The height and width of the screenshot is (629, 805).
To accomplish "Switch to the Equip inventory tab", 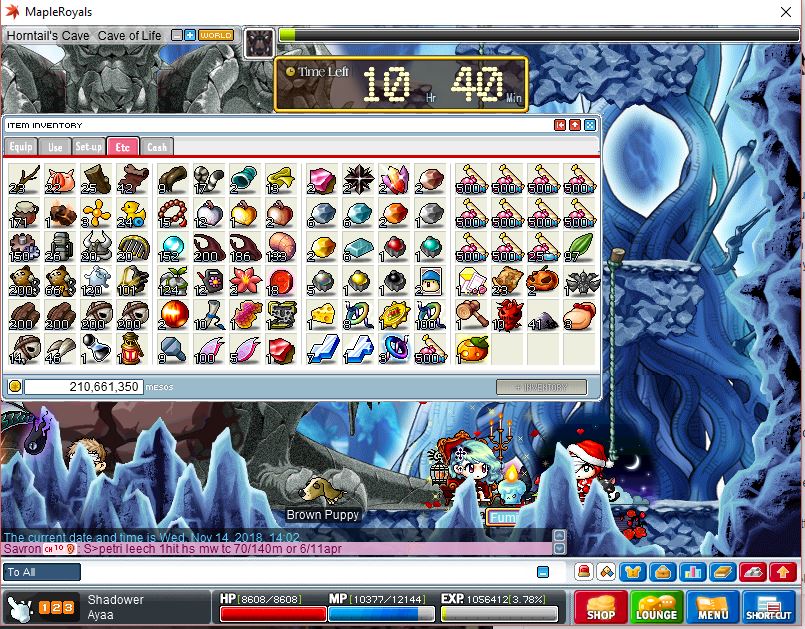I will tap(20, 147).
